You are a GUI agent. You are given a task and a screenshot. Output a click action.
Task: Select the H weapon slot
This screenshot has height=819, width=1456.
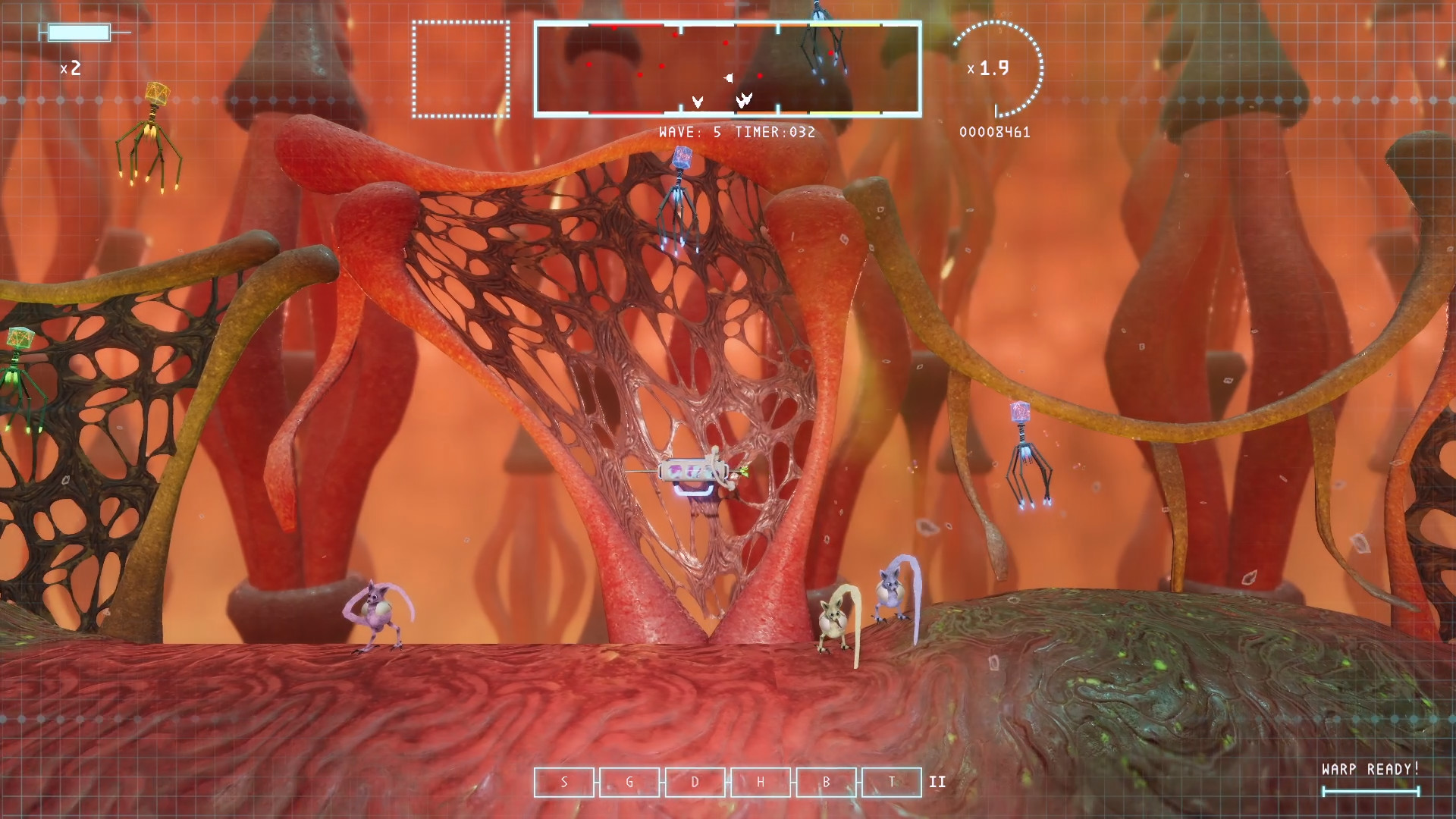tap(761, 782)
